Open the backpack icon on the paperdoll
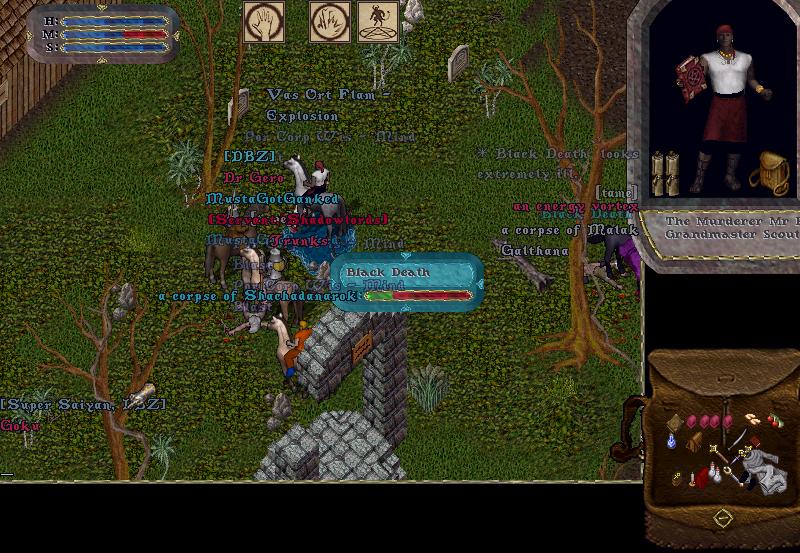 (769, 172)
